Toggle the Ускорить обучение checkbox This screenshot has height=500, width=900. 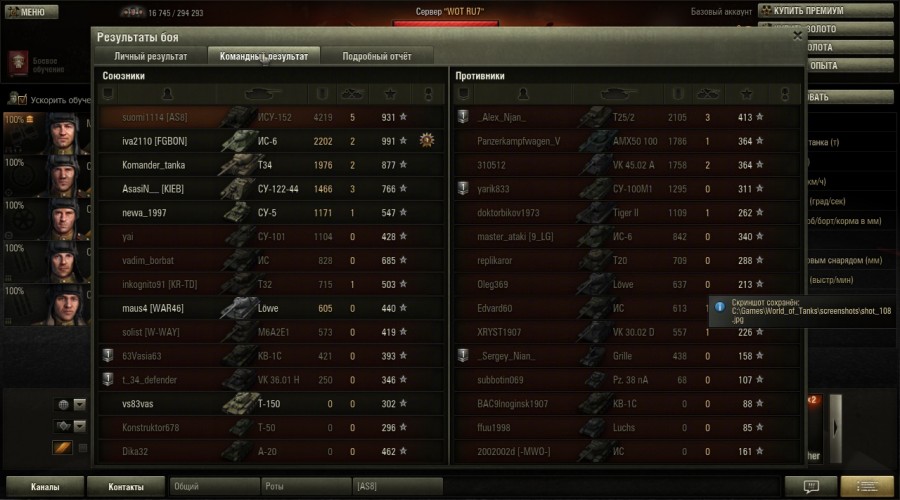pyautogui.click(x=22, y=100)
